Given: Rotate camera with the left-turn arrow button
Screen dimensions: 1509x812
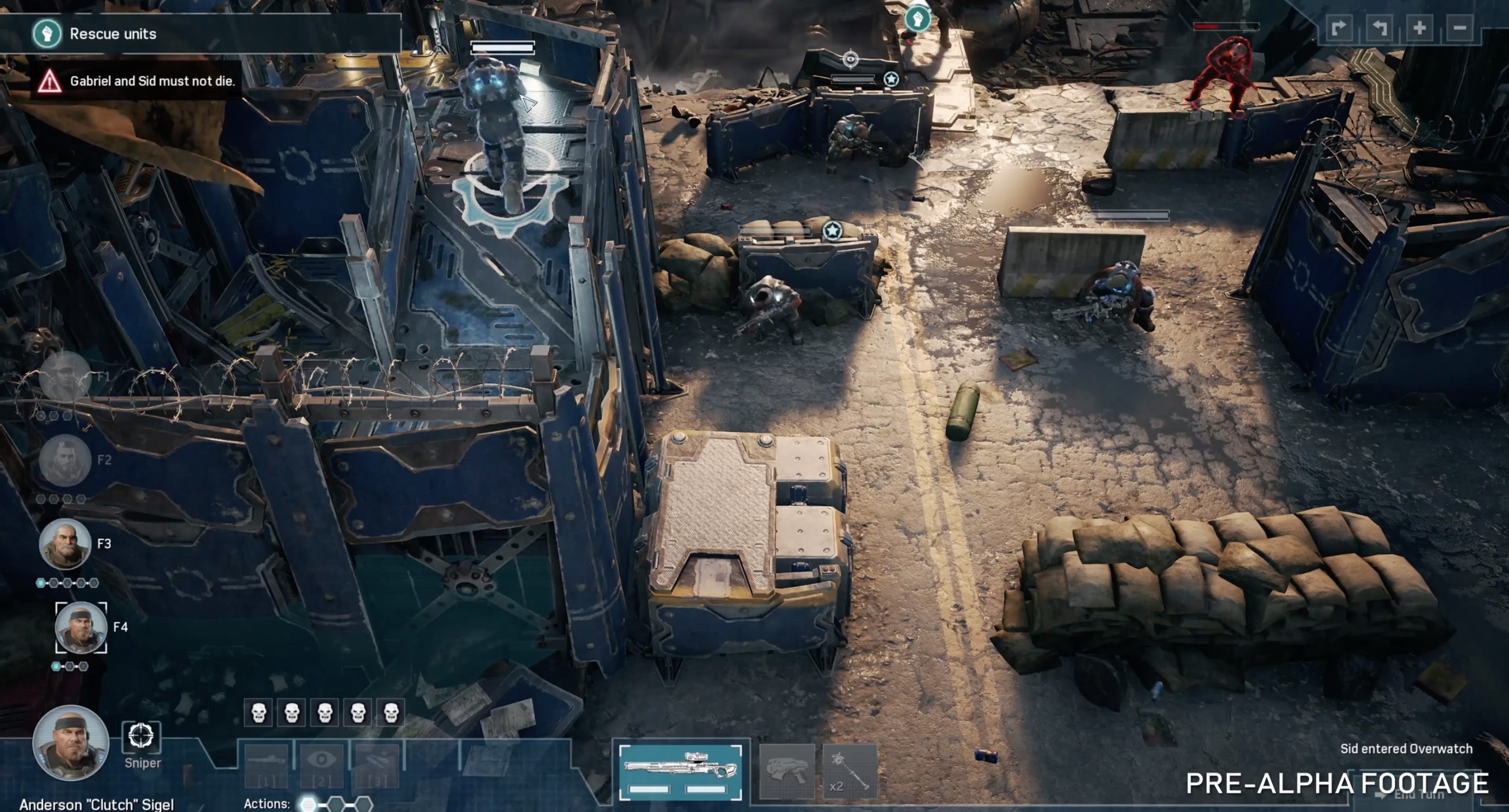Looking at the screenshot, I should [1379, 28].
